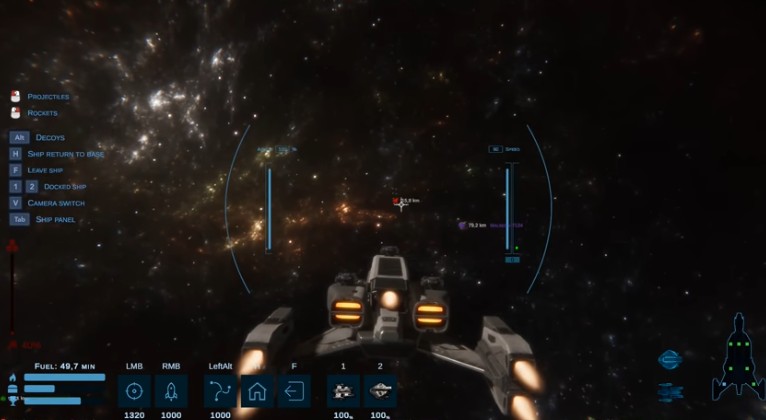
Task: Click the blue stacked-ships fleet icon
Action: [x=669, y=391]
